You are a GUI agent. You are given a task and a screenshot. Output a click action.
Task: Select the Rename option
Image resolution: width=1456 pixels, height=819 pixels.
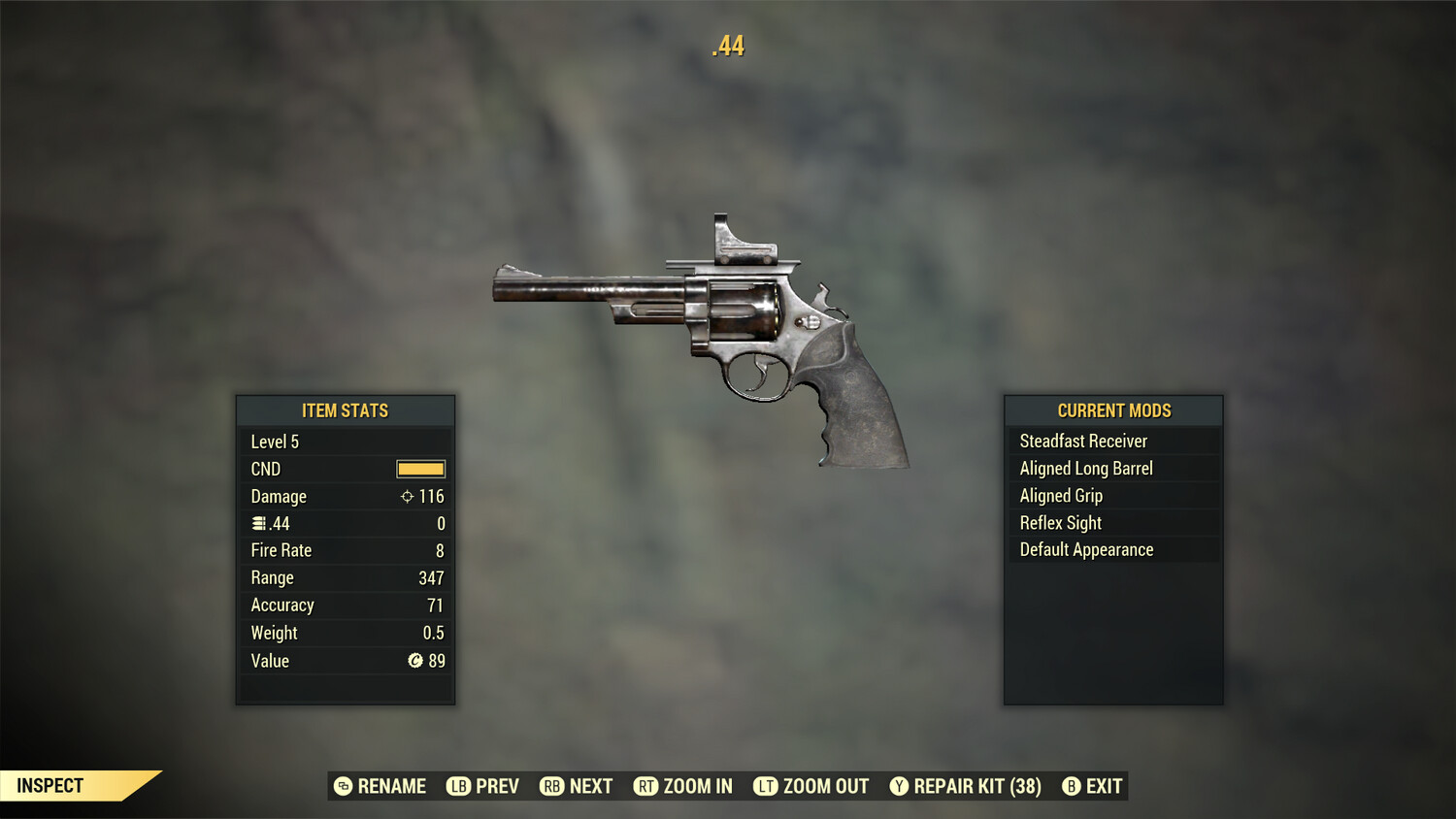tap(391, 786)
